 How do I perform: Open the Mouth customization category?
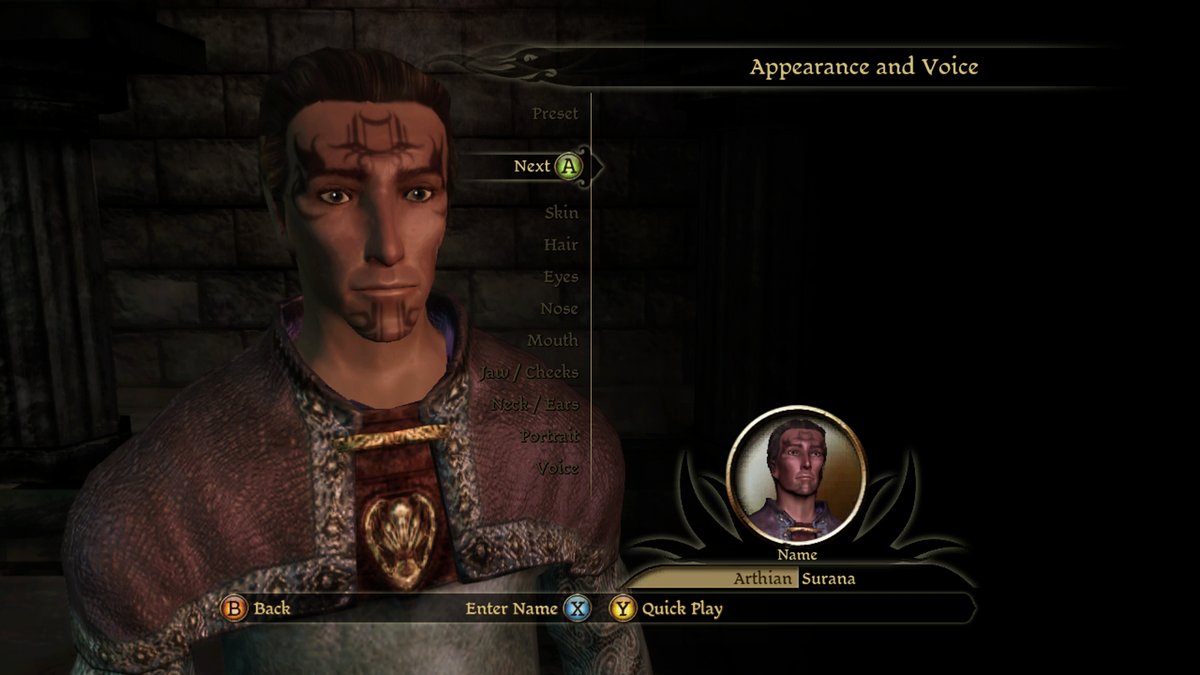click(552, 341)
